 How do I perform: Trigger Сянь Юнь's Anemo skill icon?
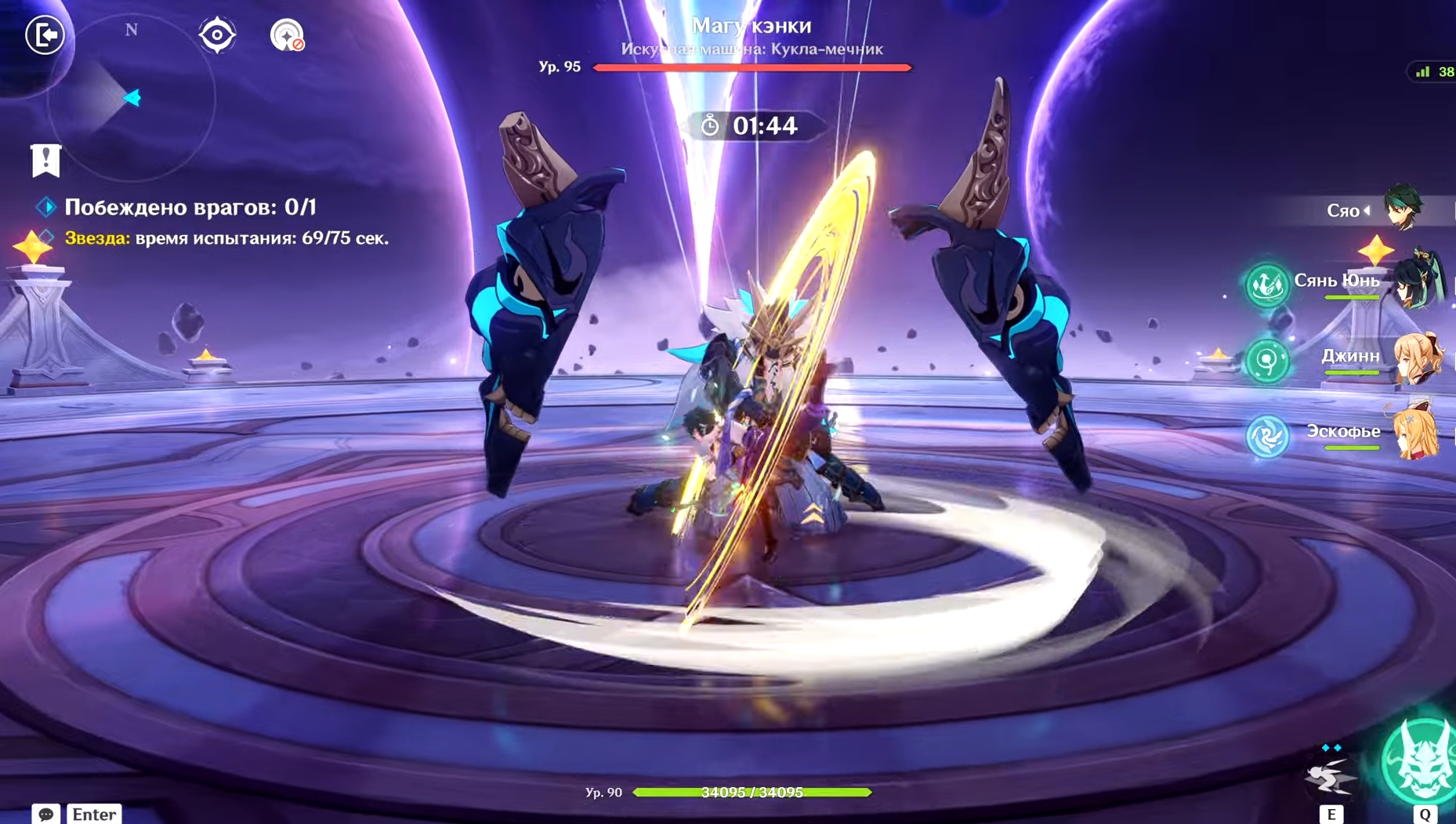tap(1266, 285)
